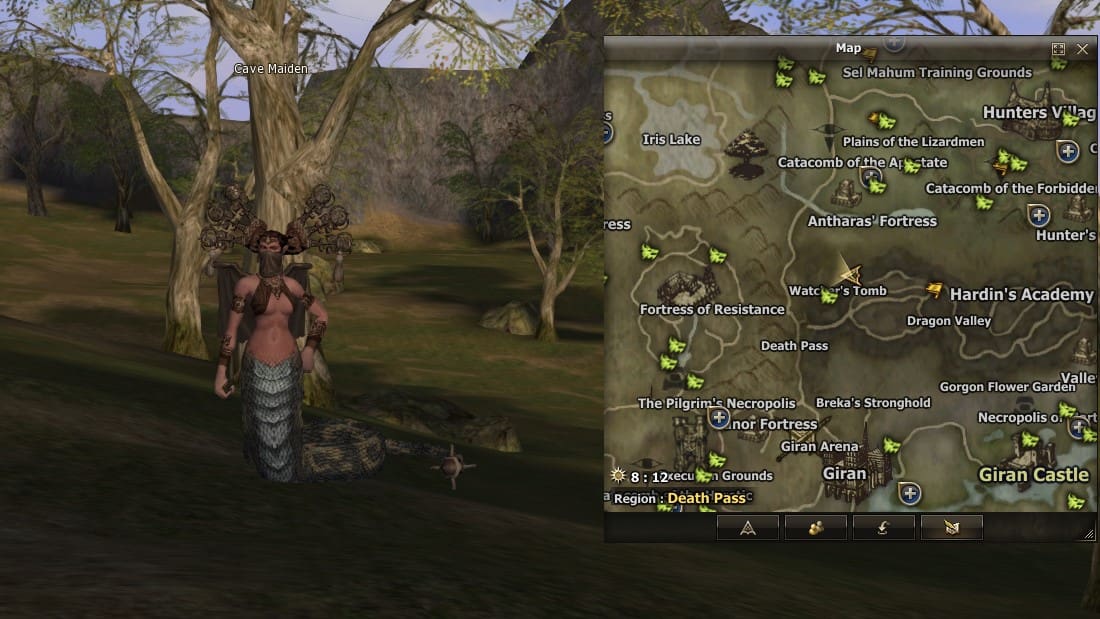Choose Gorgon Flower Garden on the map
The width and height of the screenshot is (1100, 619).
[1007, 387]
